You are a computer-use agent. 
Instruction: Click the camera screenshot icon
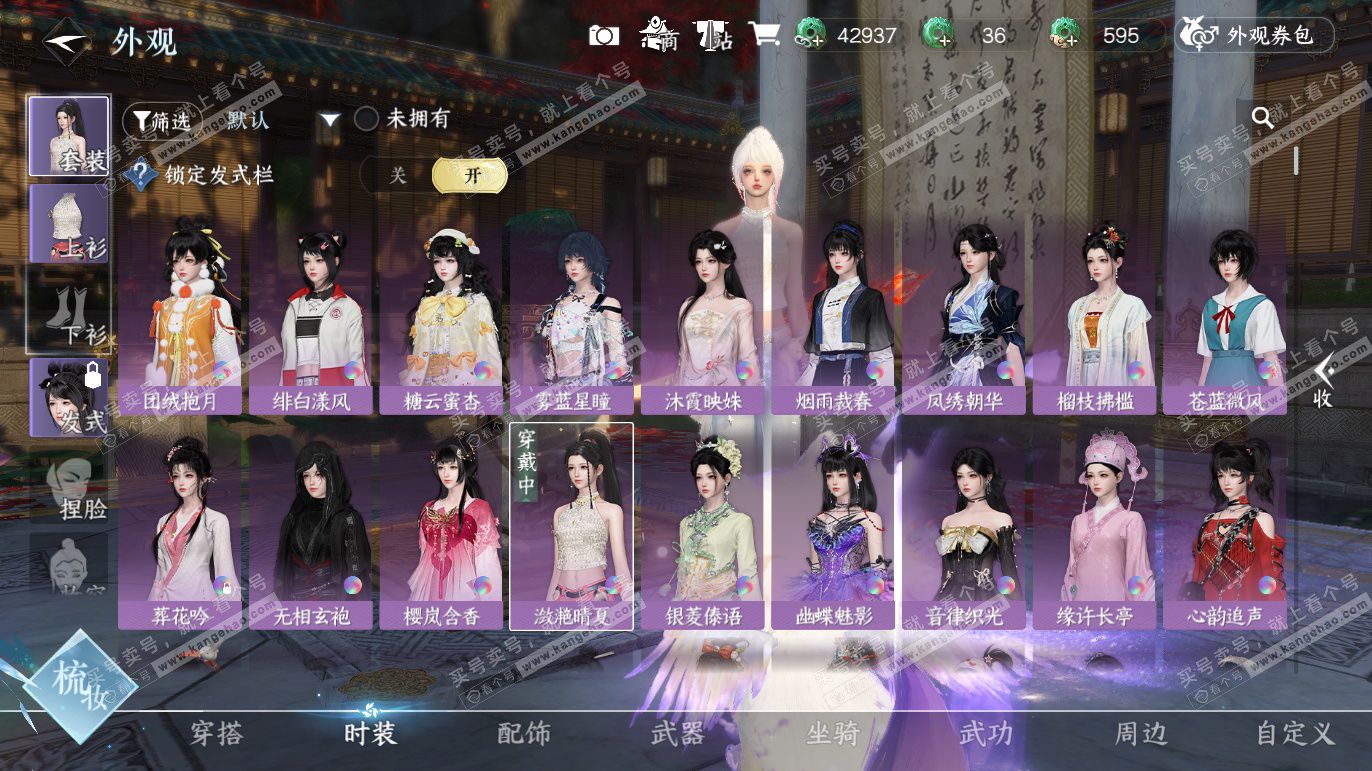603,36
